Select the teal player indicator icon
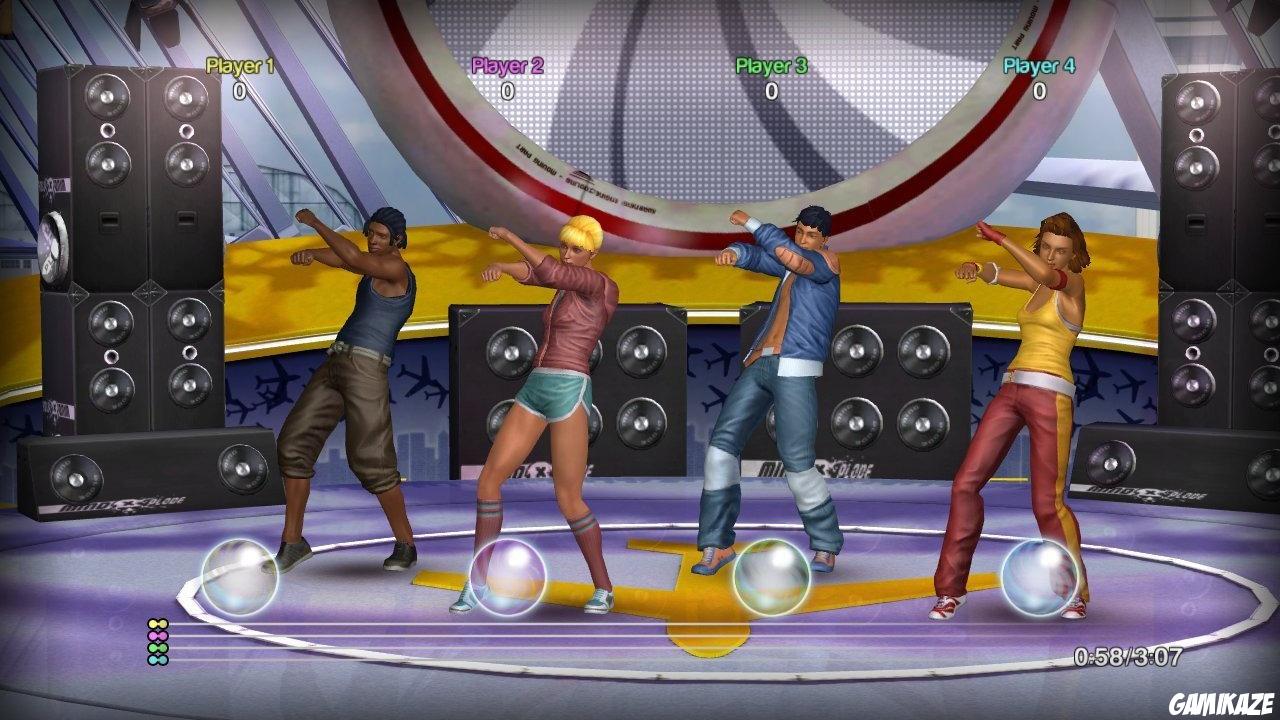Image resolution: width=1280 pixels, height=720 pixels. pyautogui.click(x=157, y=660)
